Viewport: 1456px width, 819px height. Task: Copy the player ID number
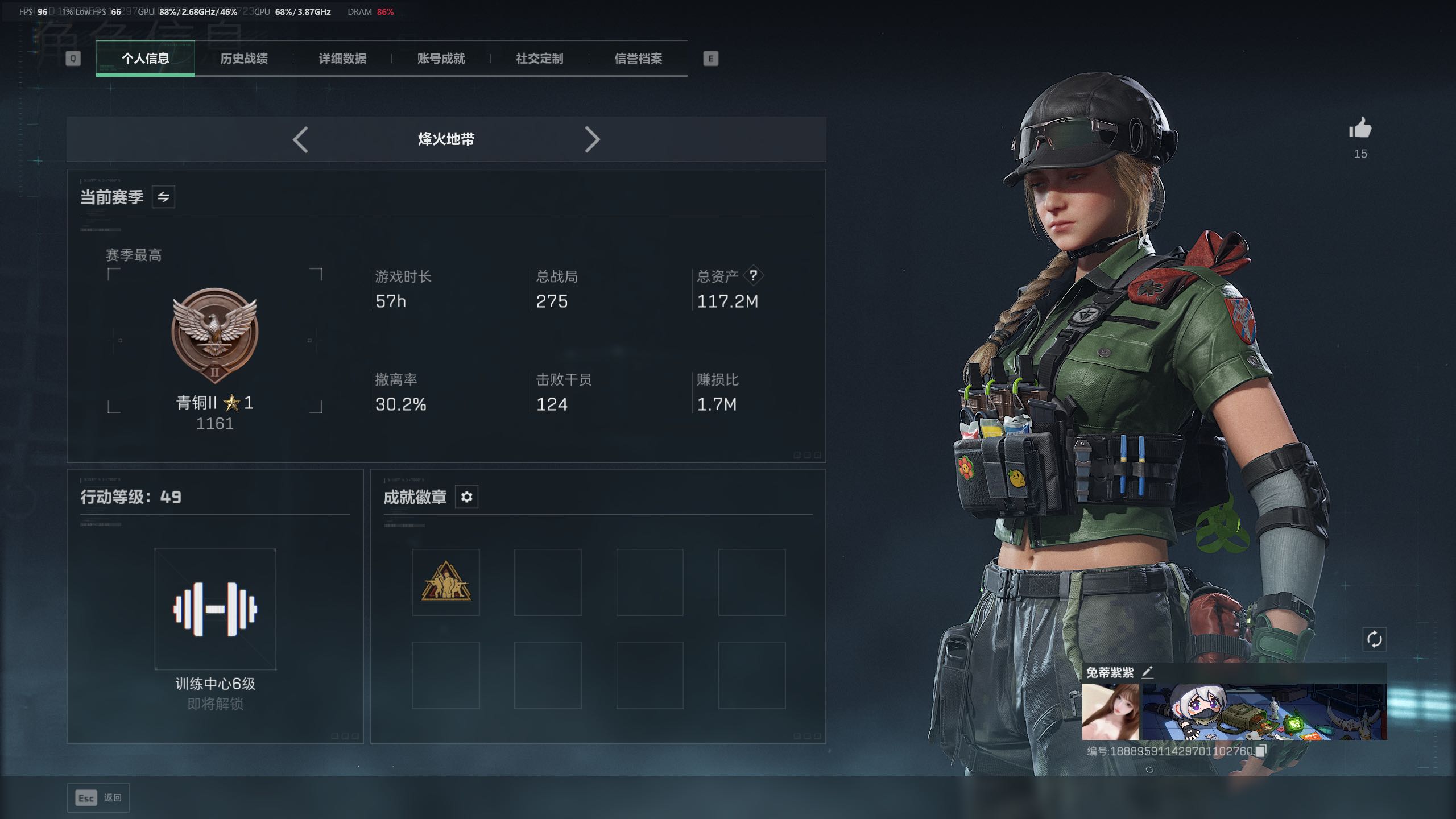[1261, 751]
